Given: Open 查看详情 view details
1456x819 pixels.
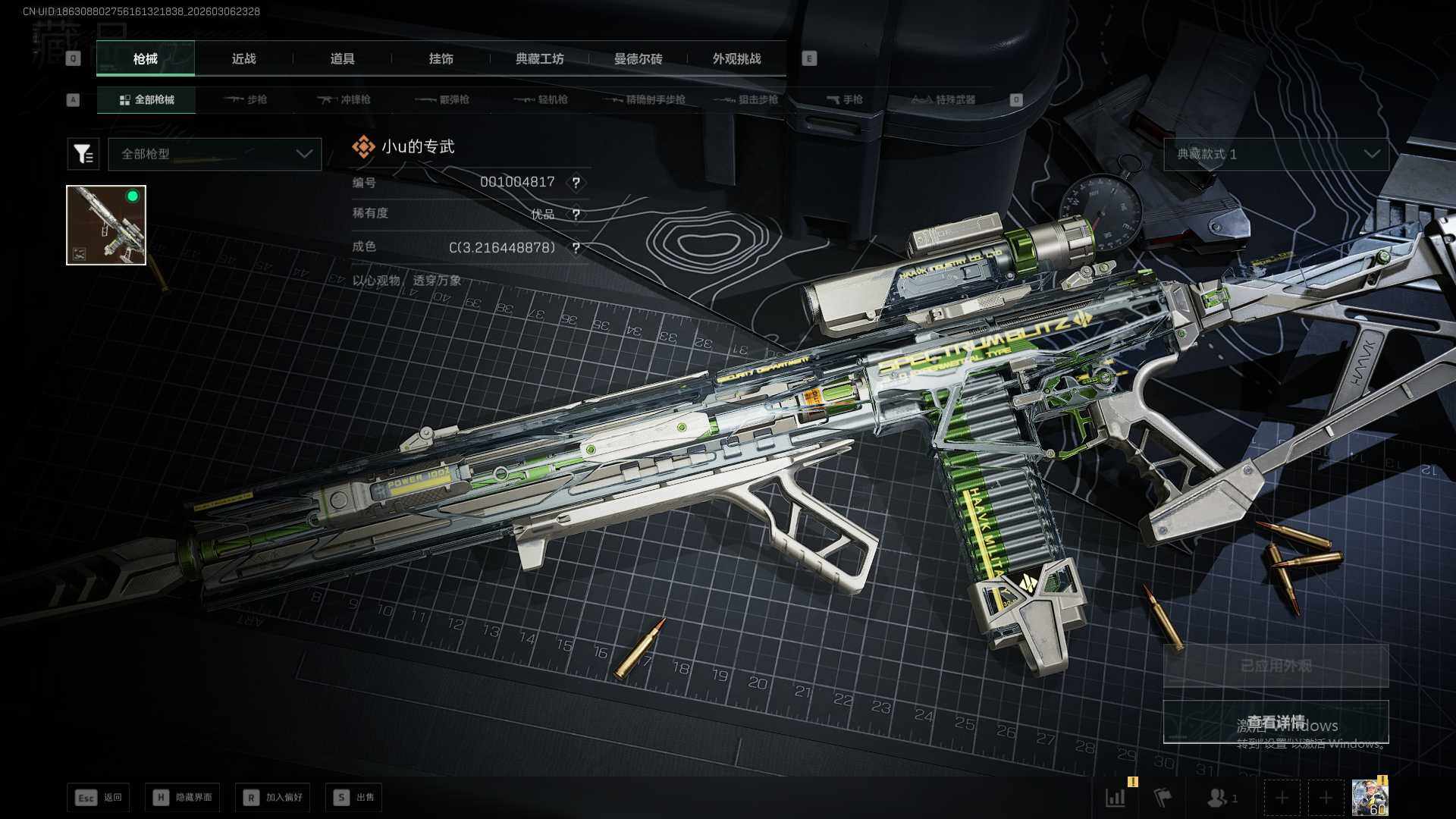Looking at the screenshot, I should [1276, 722].
